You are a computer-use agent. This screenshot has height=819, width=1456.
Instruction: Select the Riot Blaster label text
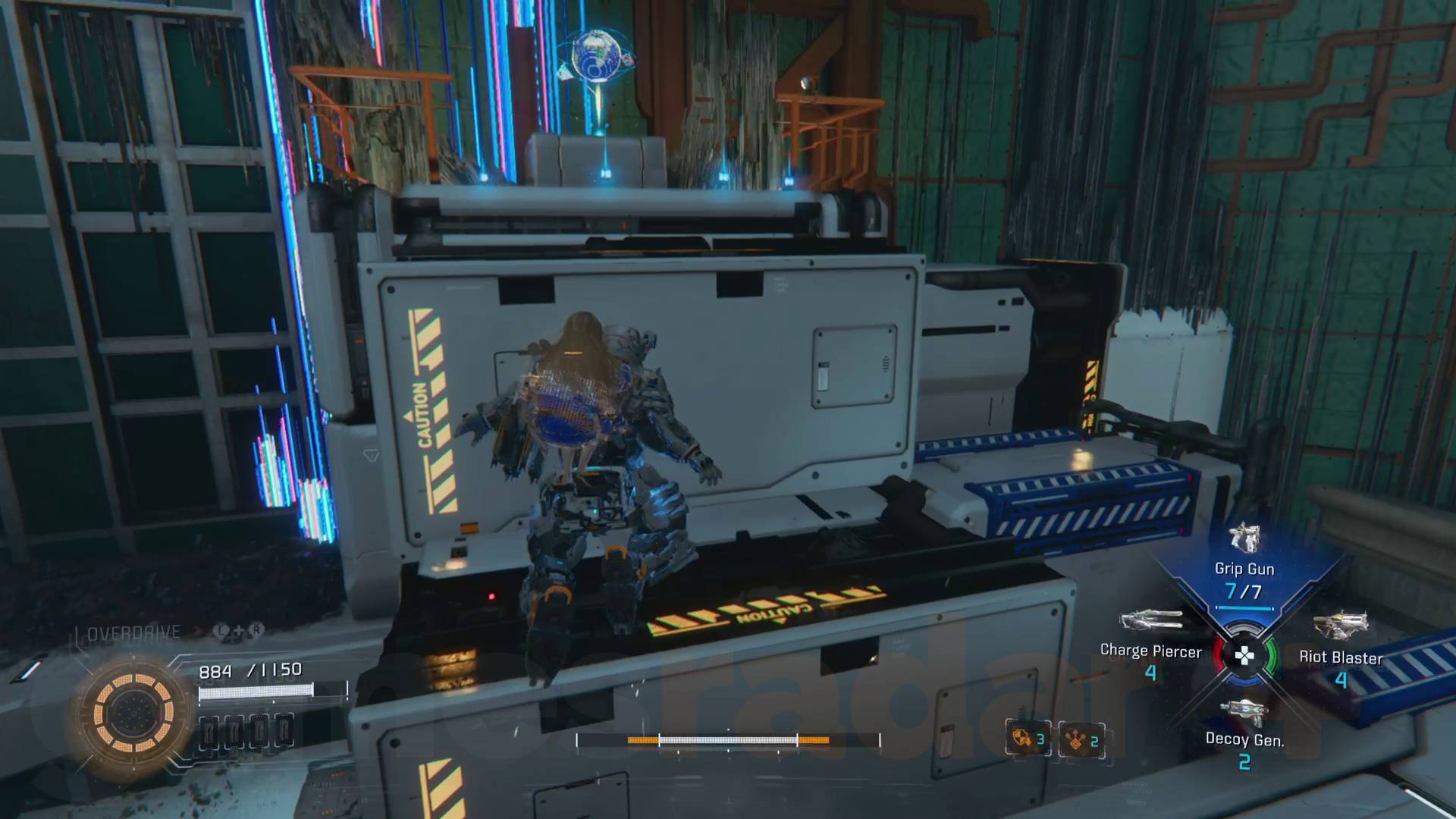[x=1342, y=658]
